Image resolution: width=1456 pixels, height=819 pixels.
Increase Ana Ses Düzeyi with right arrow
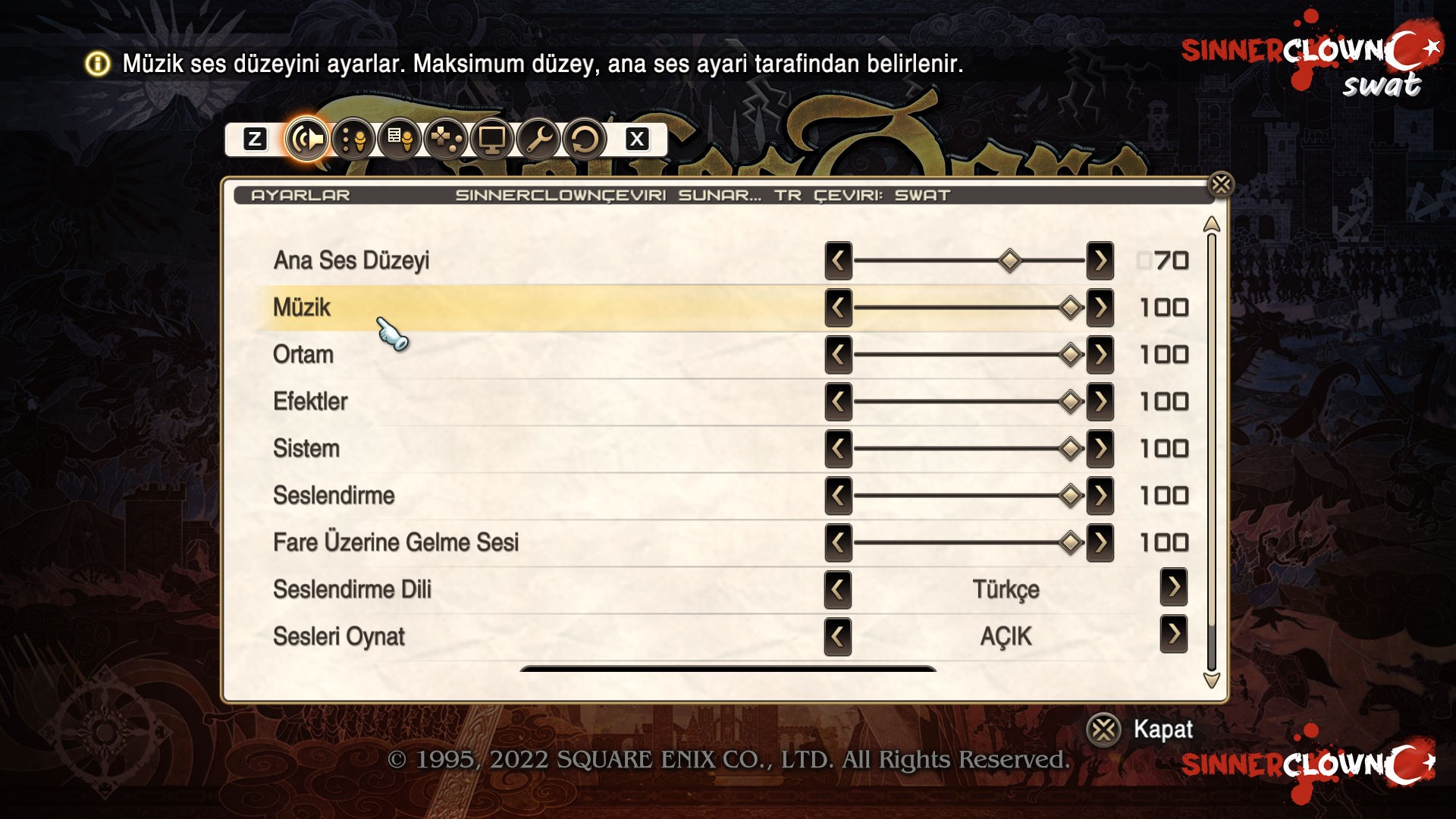click(1100, 260)
